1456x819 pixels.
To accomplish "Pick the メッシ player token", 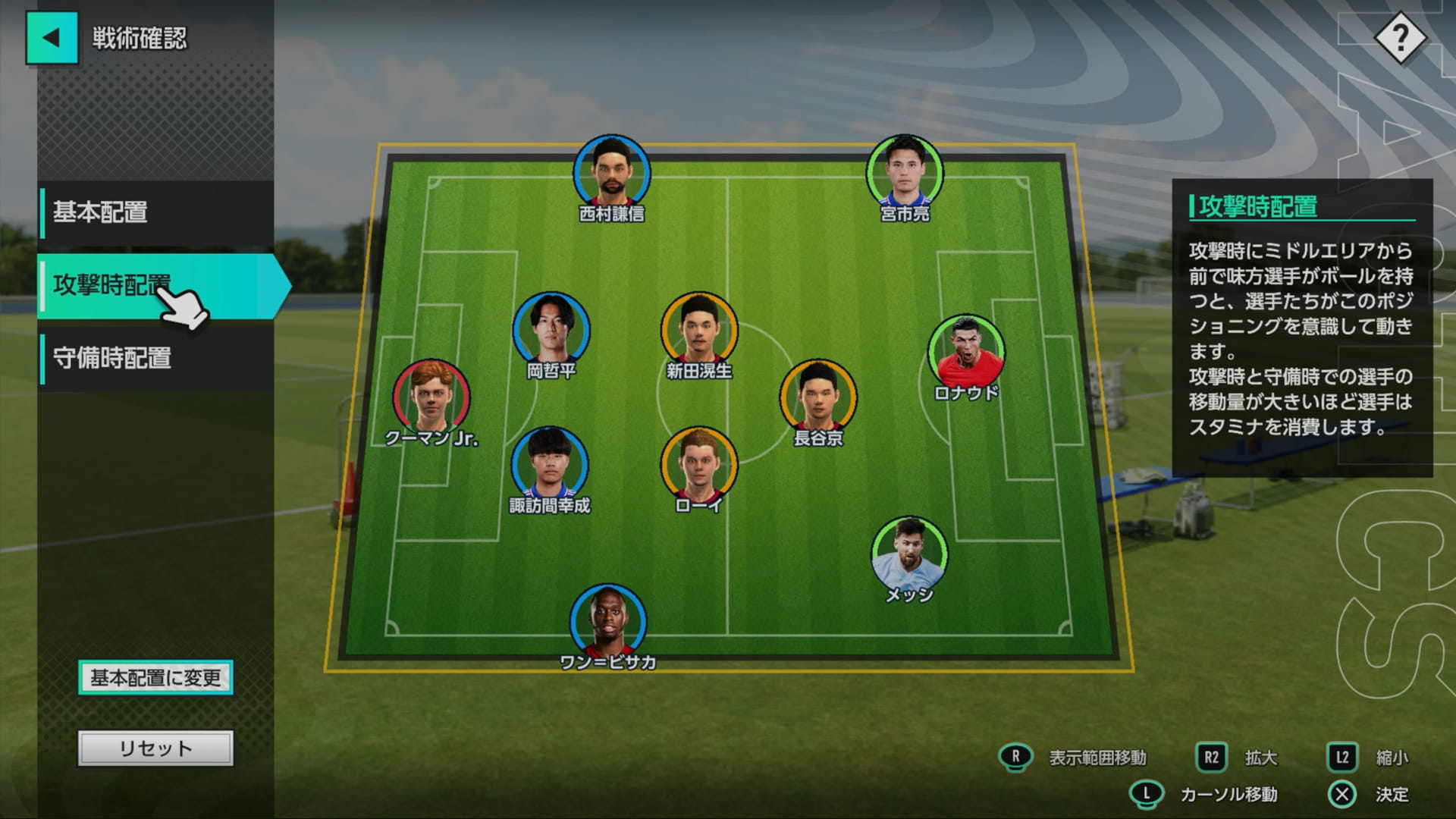I will coord(909,554).
